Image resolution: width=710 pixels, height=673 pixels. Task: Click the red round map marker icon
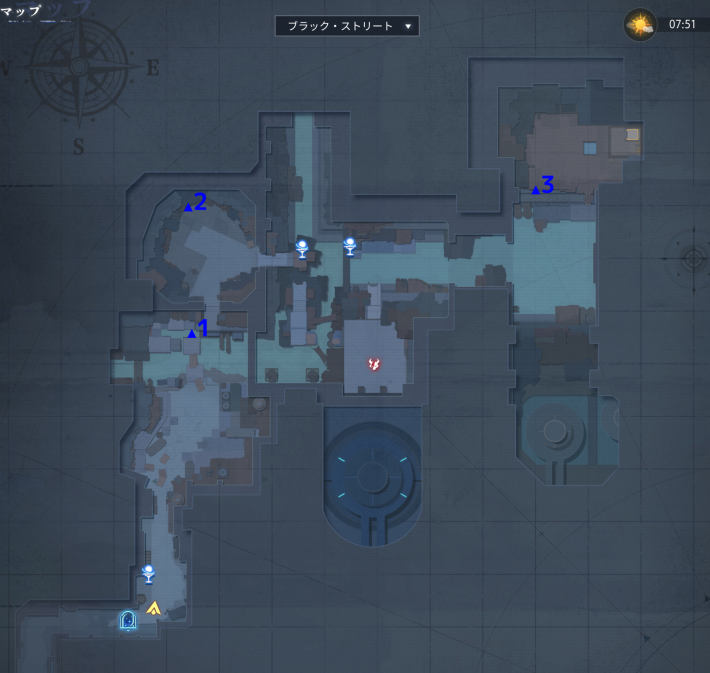click(x=374, y=364)
